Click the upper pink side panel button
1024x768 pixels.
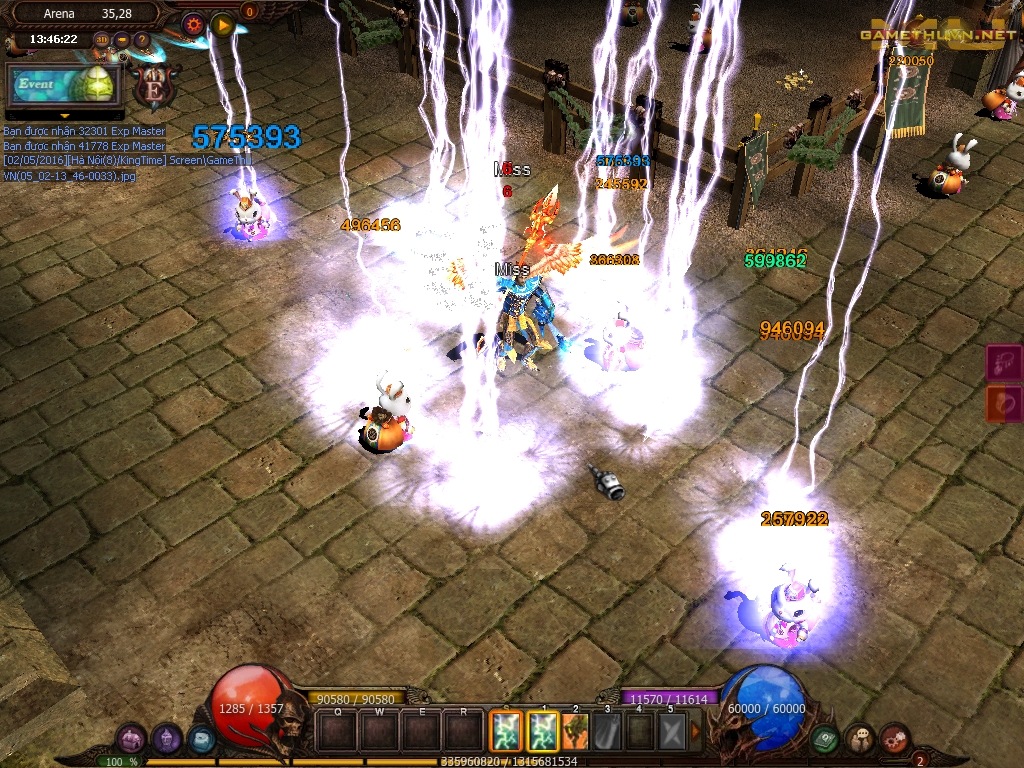click(x=1004, y=362)
